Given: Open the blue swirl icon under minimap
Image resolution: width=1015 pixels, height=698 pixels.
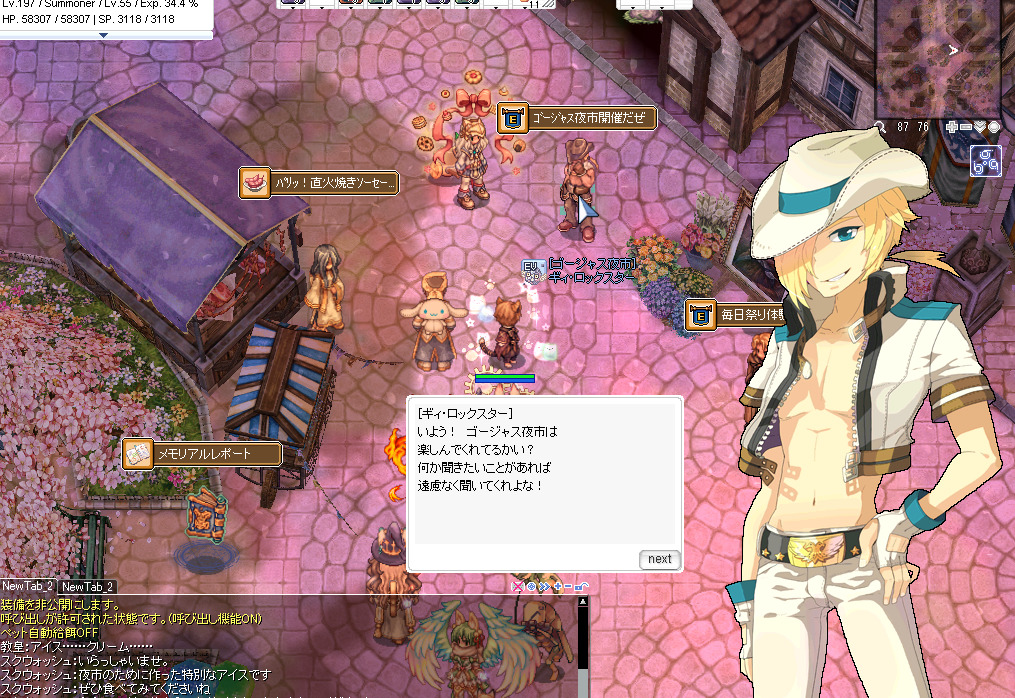Looking at the screenshot, I should pyautogui.click(x=986, y=161).
